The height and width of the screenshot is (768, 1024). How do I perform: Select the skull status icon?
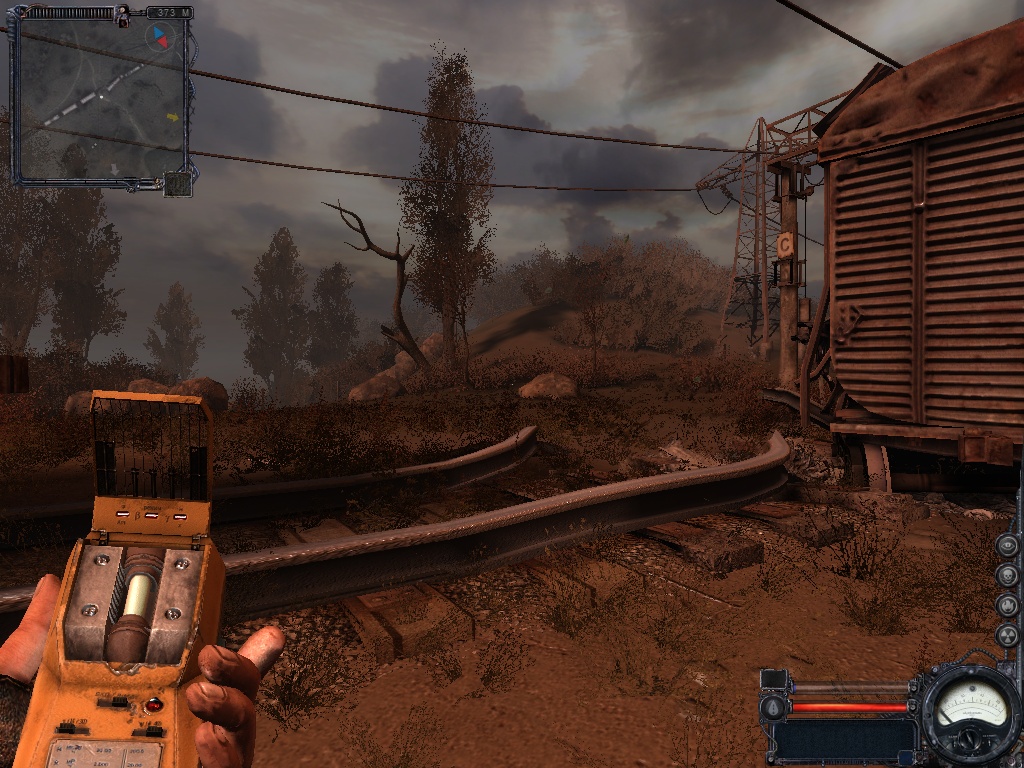coord(1007,575)
